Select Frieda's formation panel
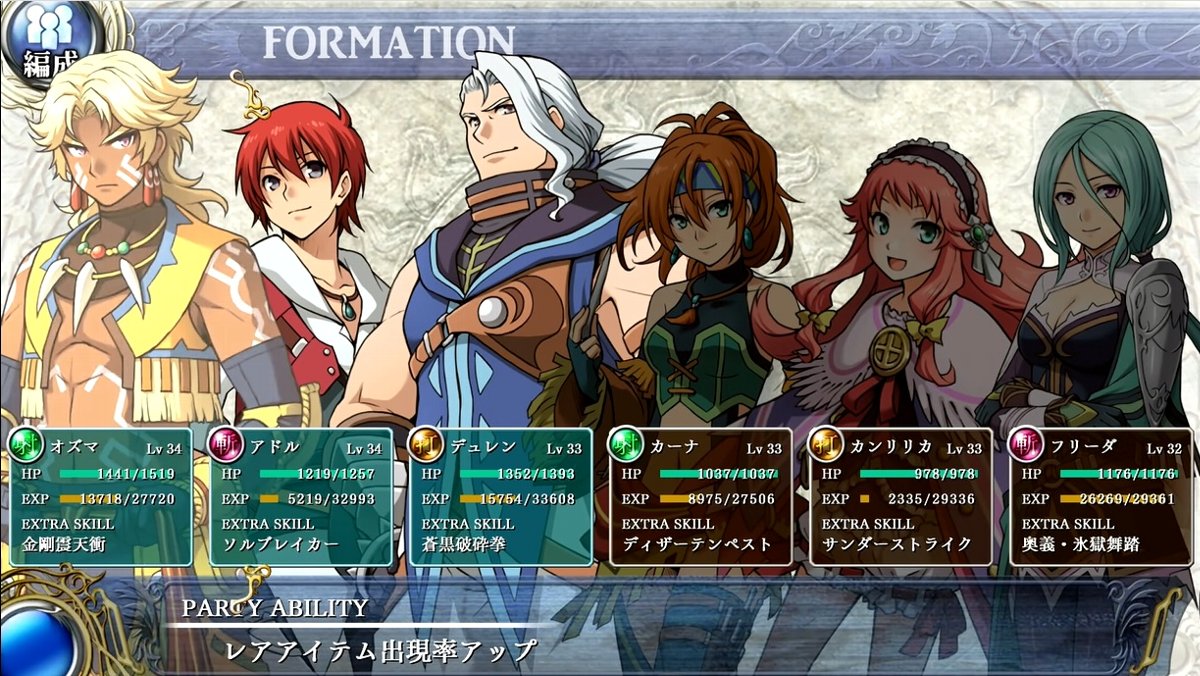This screenshot has height=676, width=1200. [1100, 497]
